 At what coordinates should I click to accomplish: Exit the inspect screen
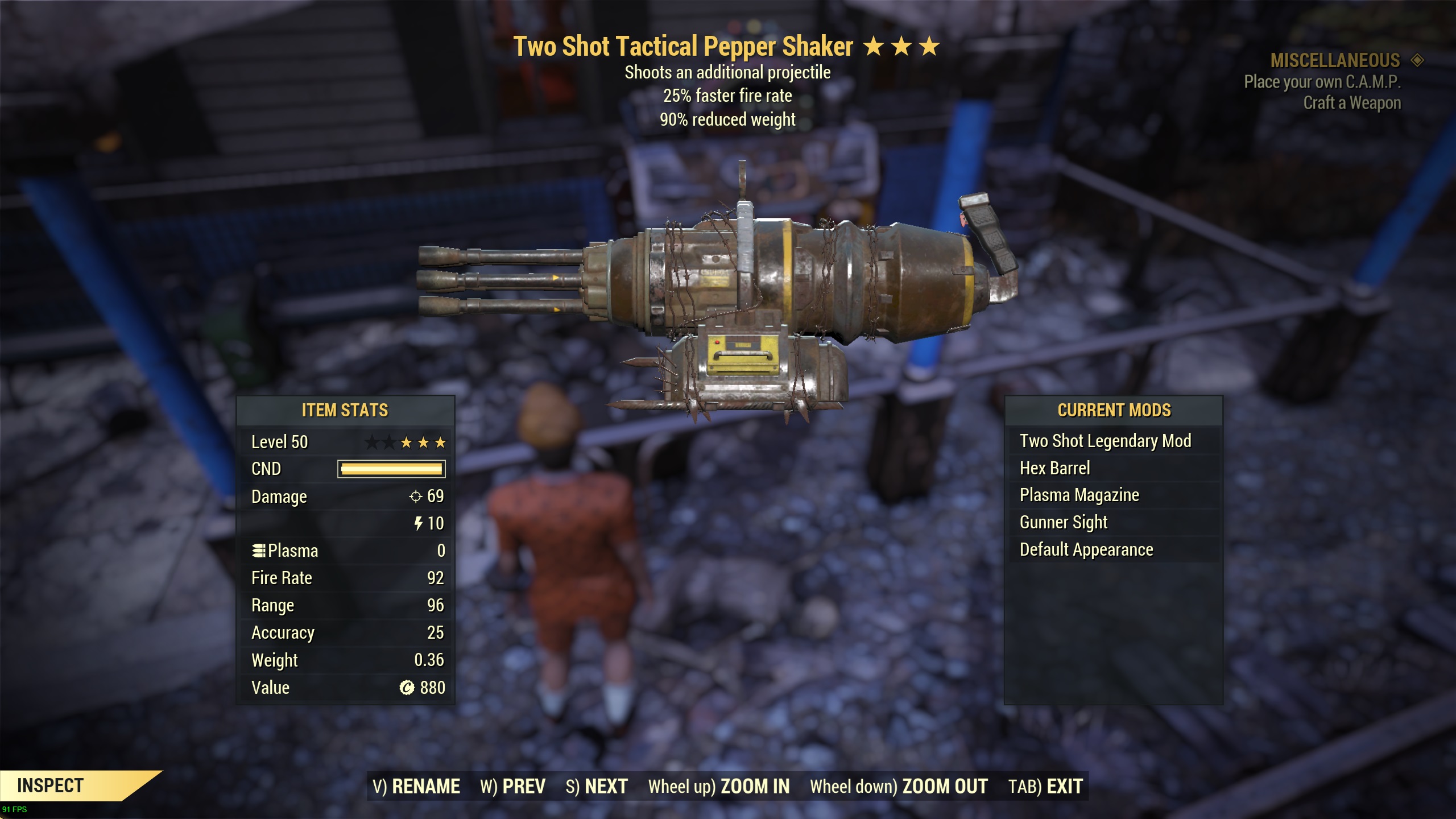pos(1045,787)
